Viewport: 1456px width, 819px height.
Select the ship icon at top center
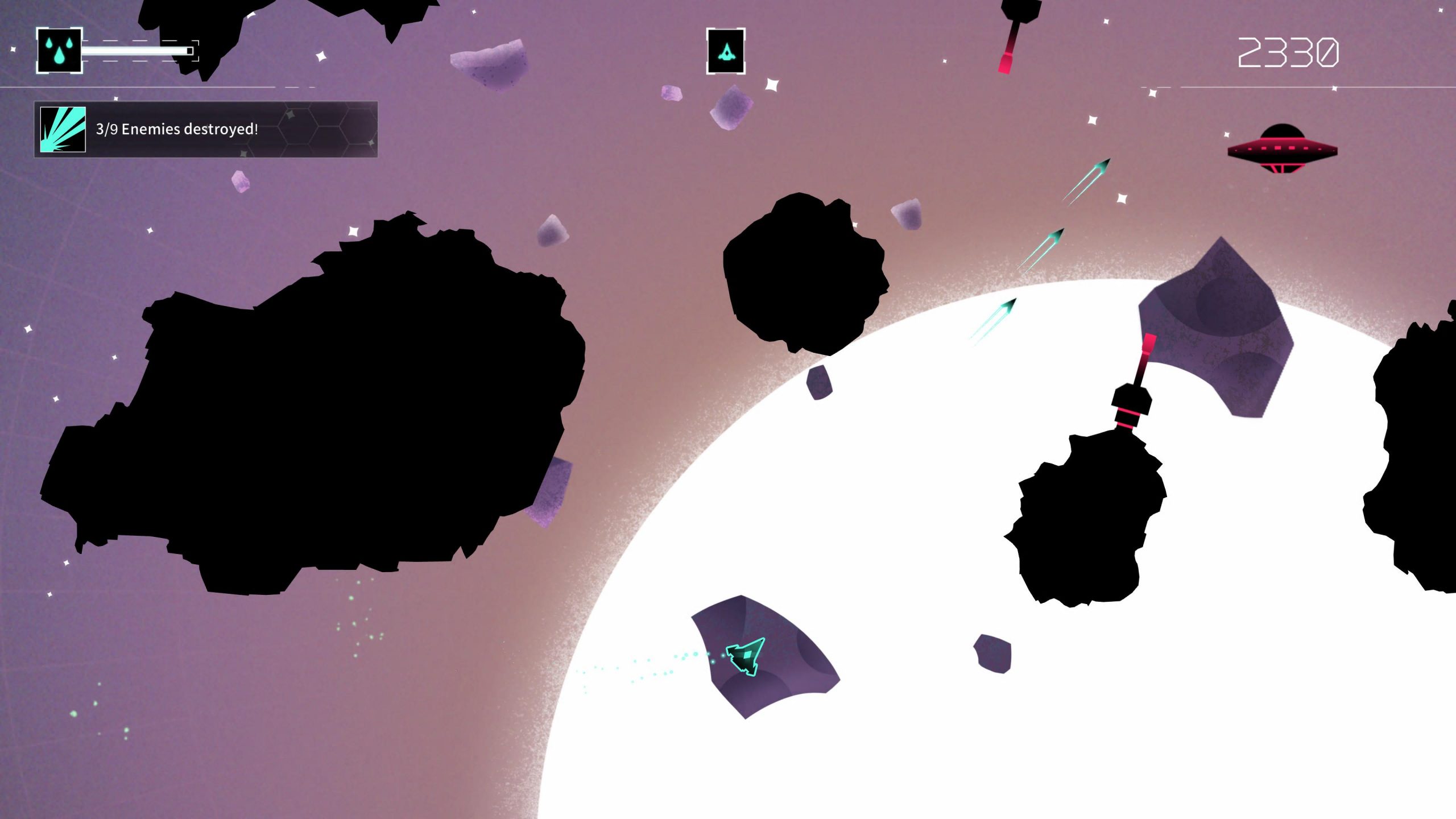726,51
